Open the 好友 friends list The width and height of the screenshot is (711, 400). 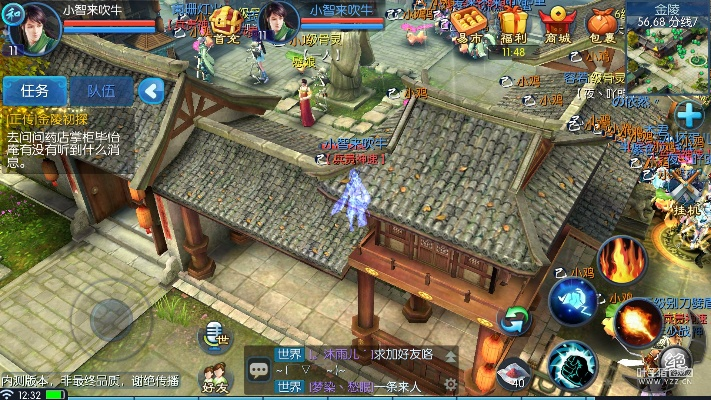215,377
